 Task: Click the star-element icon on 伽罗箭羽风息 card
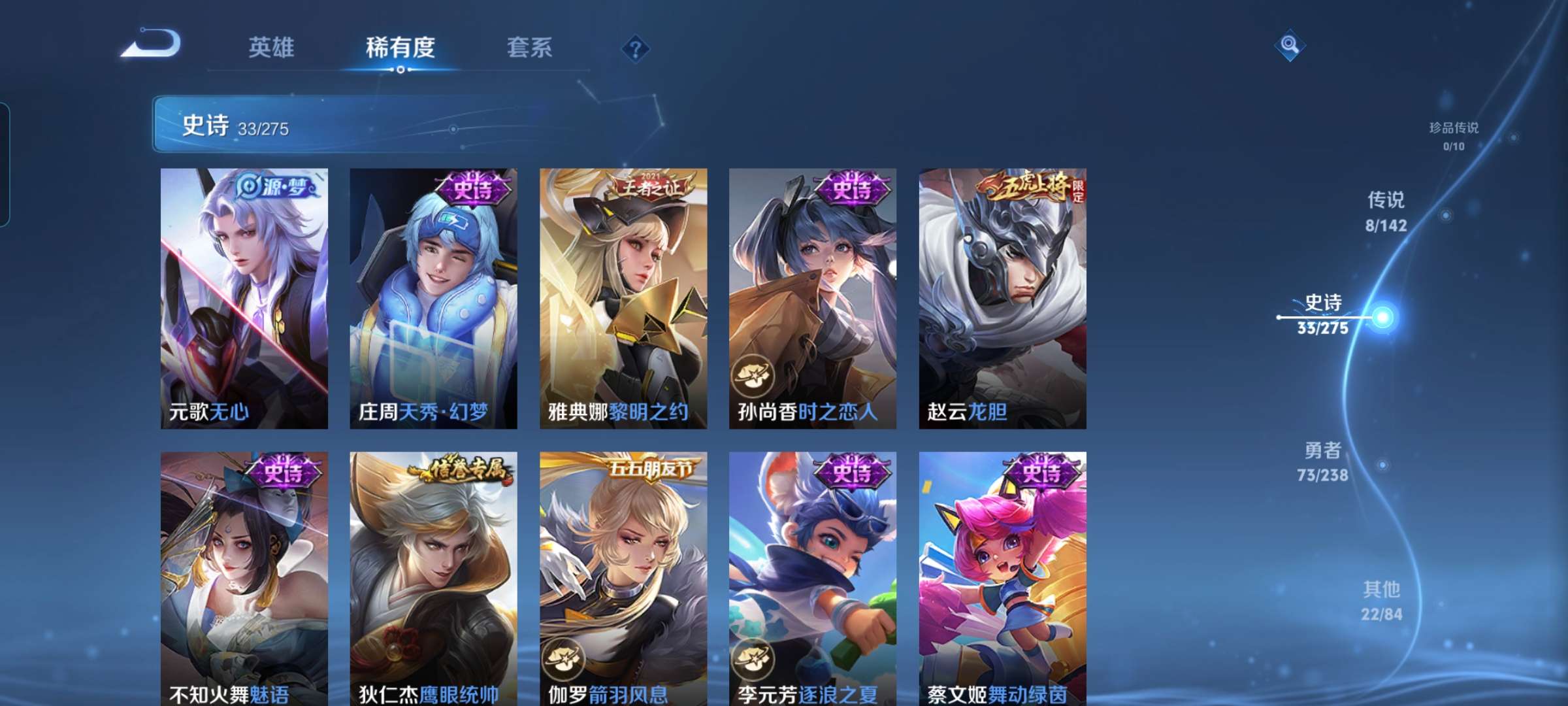pyautogui.click(x=564, y=660)
